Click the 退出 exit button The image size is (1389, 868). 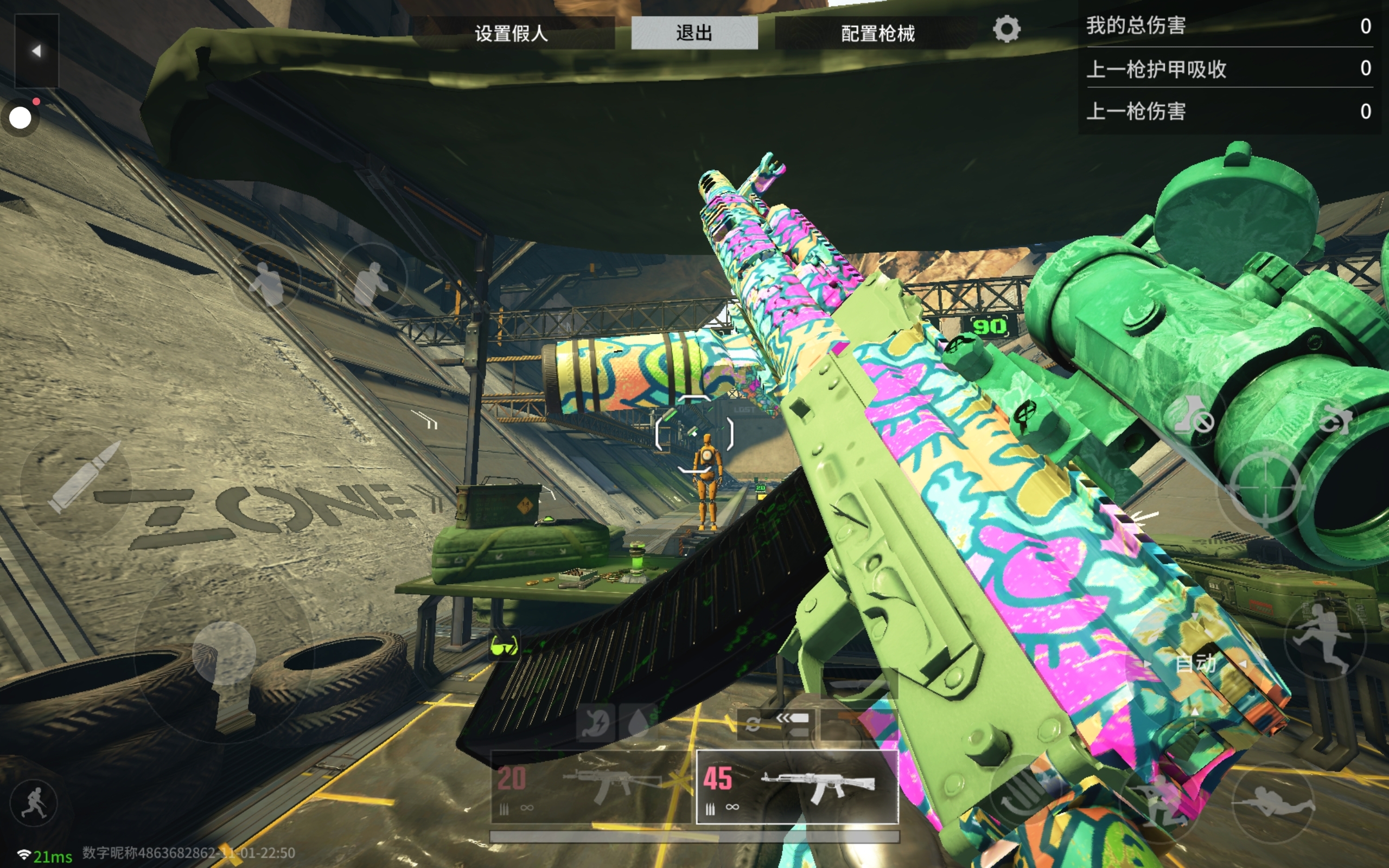coord(694,33)
